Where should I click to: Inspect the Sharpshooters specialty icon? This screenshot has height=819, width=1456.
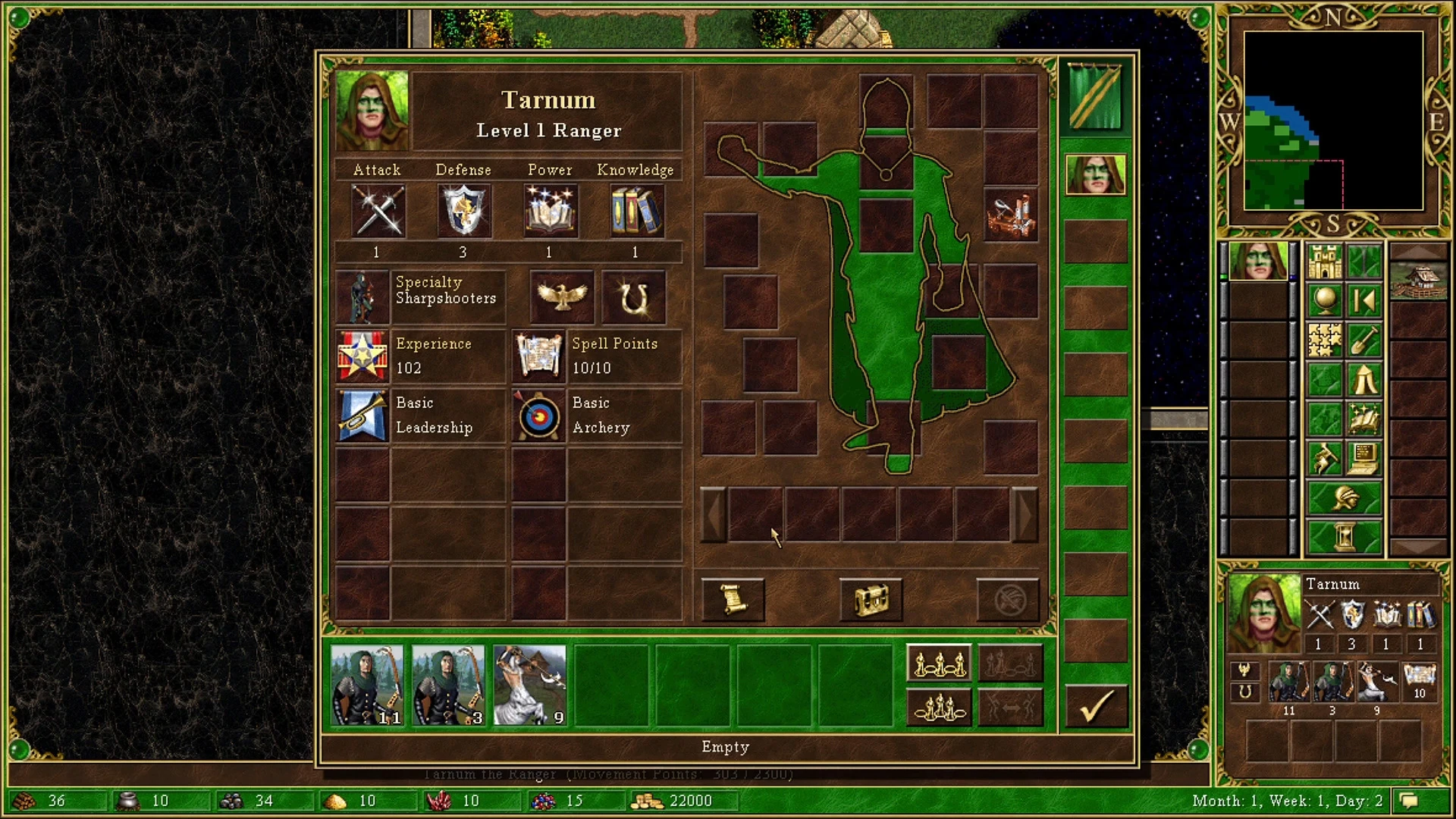tap(362, 296)
